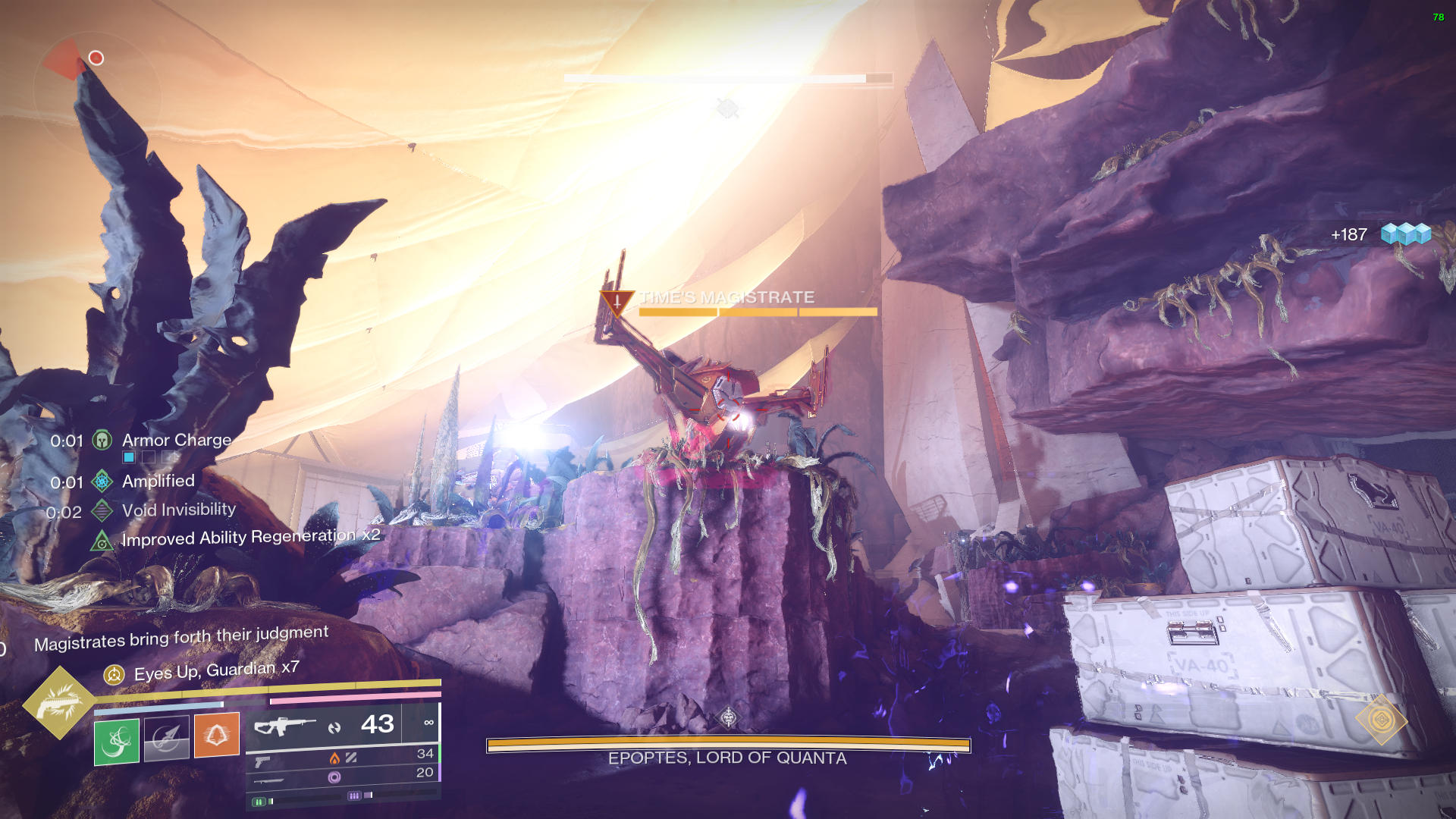
Task: Trigger the orange class ability icon
Action: point(216,734)
